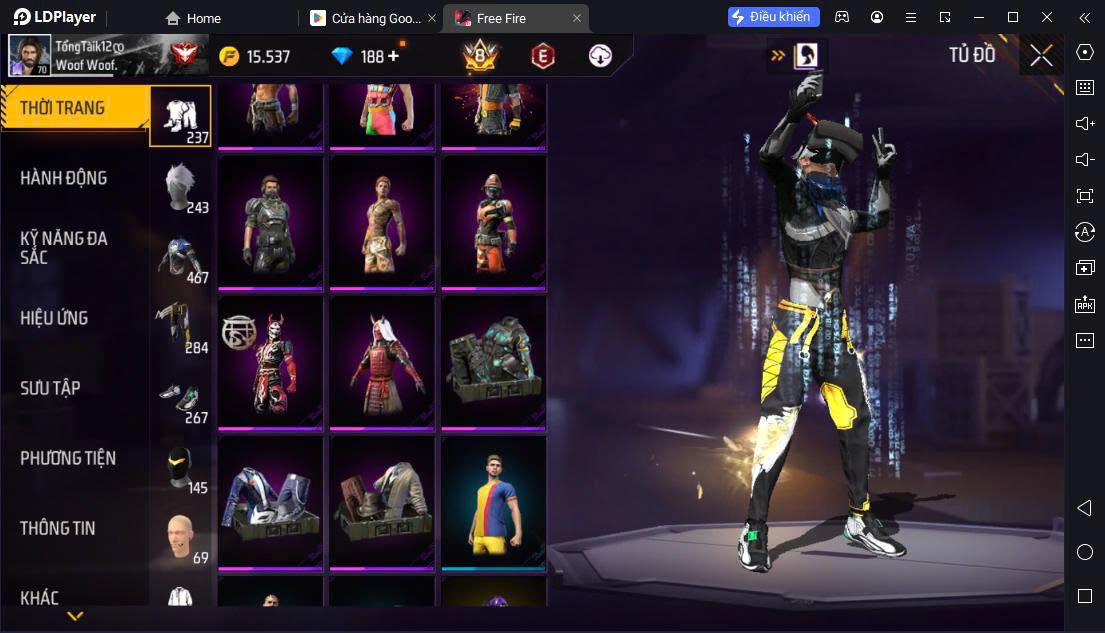The image size is (1105, 633).
Task: Choose the blue and yellow football jersey outfit
Action: [x=494, y=500]
